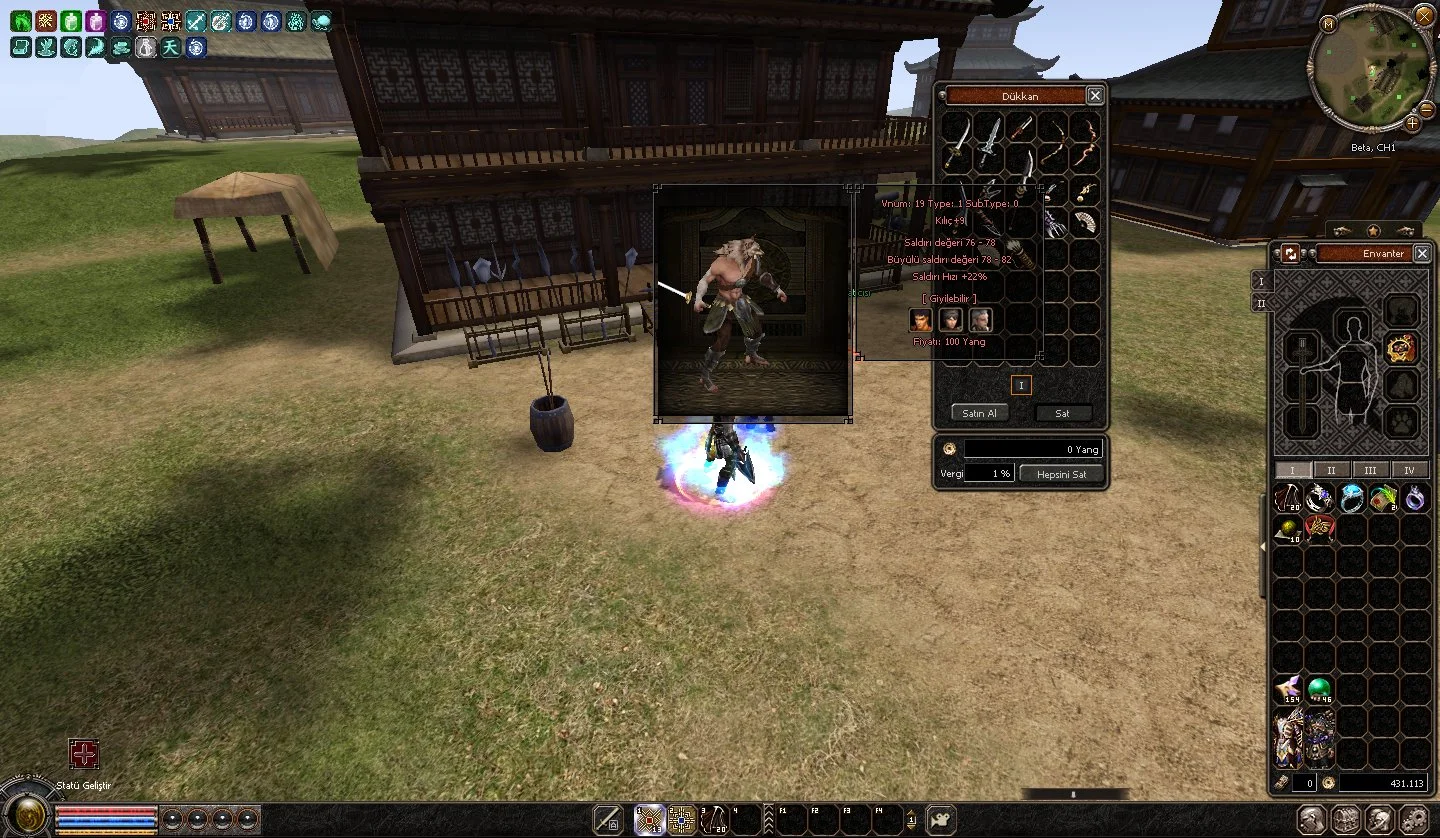Select inventory page IV tab
Screen dimensions: 1440x838
(1409, 470)
